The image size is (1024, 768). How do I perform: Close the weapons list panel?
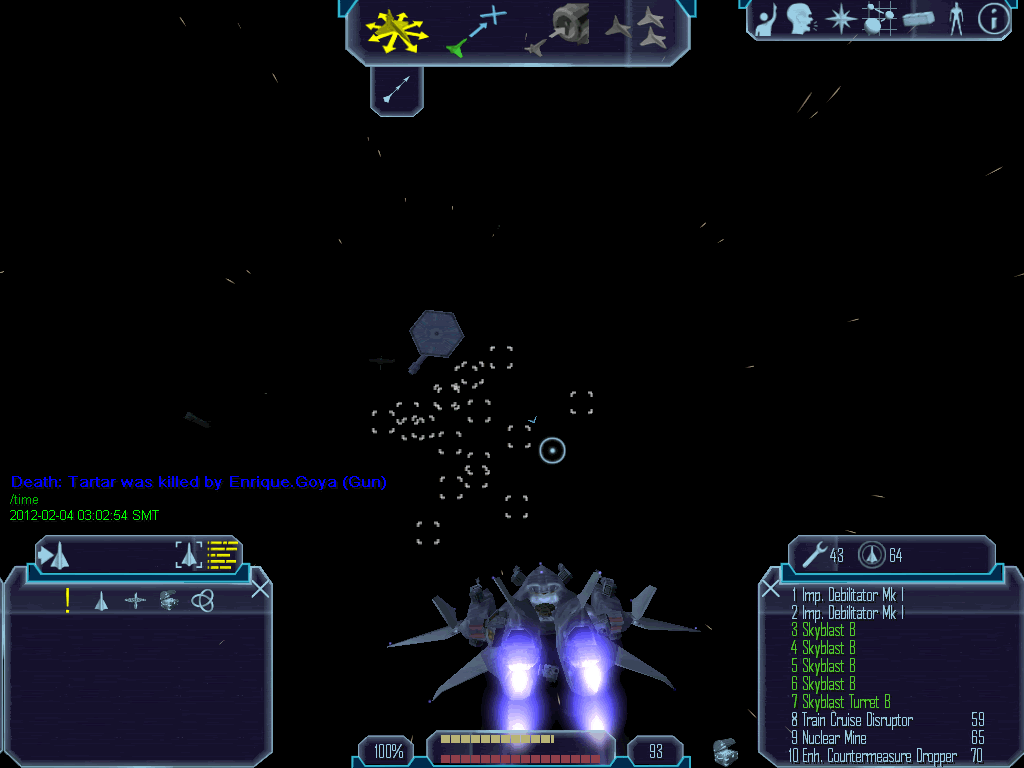pyautogui.click(x=770, y=588)
